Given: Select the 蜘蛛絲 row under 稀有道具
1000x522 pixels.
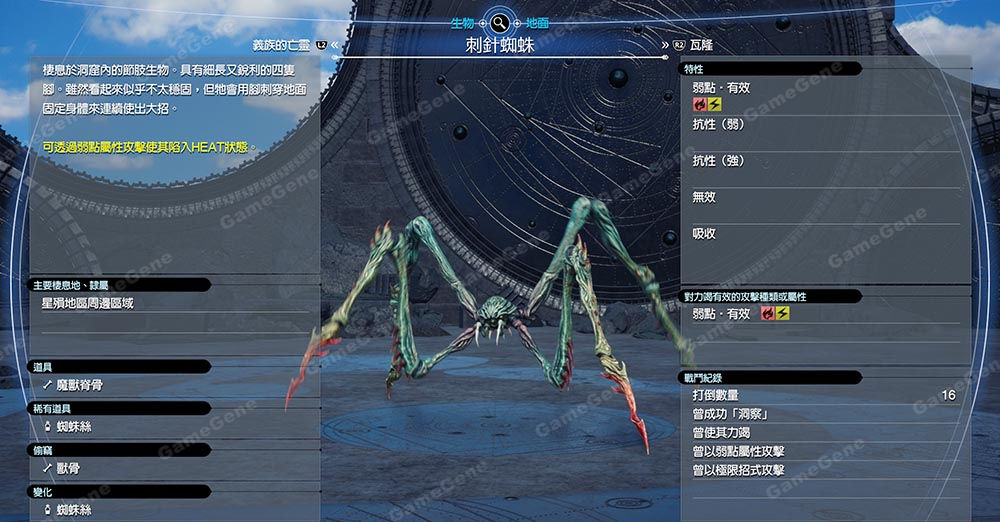Looking at the screenshot, I should pyautogui.click(x=120, y=427).
